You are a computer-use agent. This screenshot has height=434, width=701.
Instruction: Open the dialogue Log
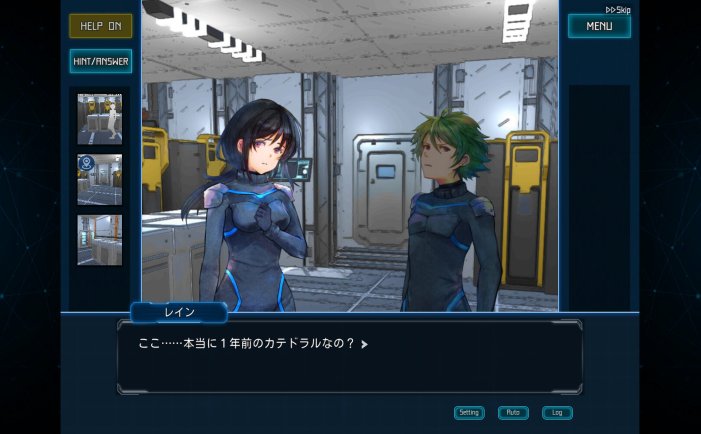[x=557, y=412]
